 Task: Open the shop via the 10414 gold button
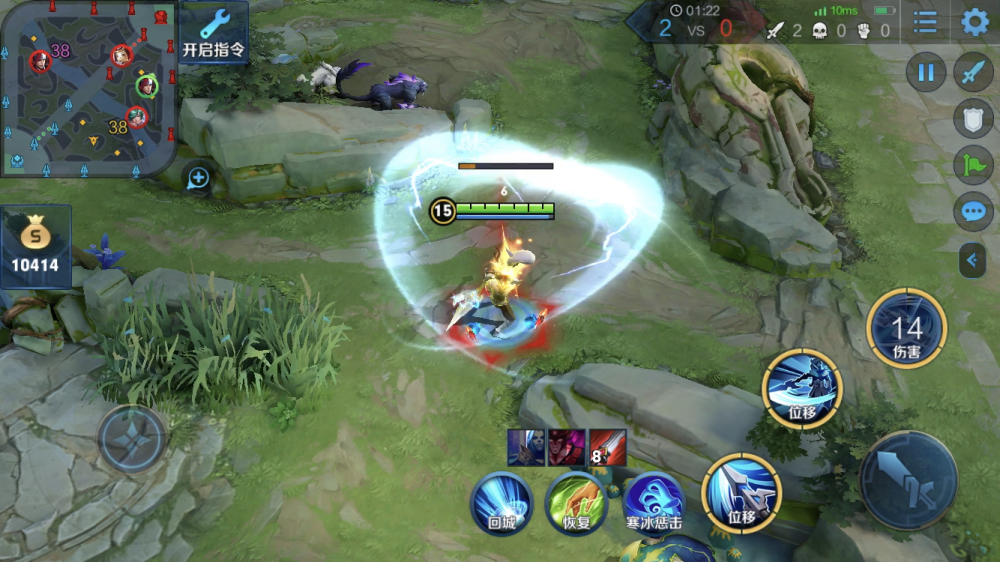tap(36, 247)
